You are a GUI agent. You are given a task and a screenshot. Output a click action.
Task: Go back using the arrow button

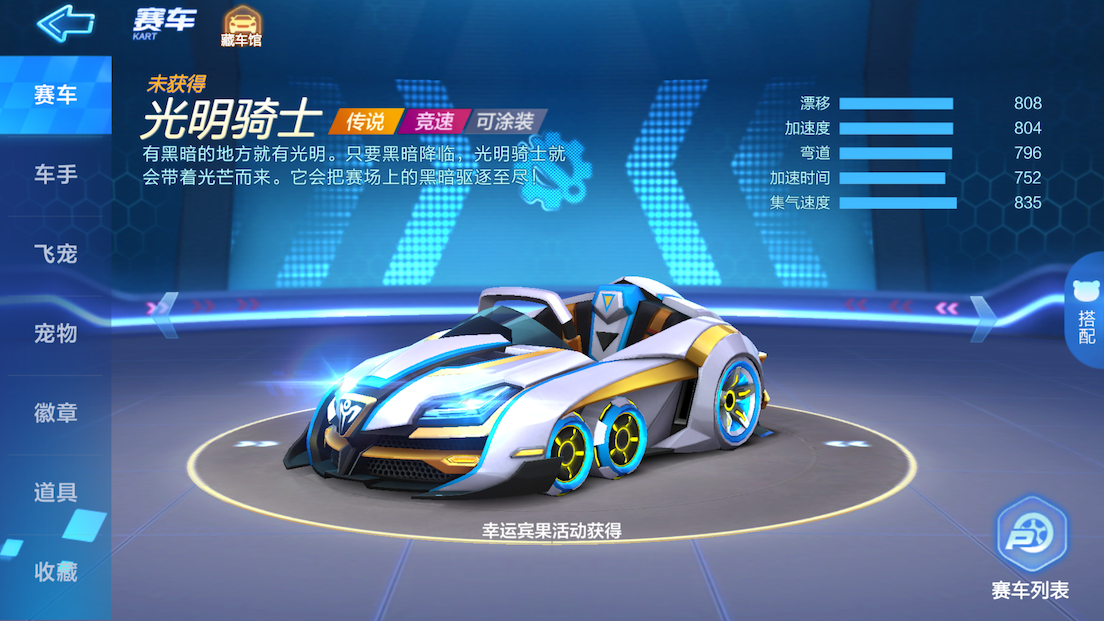click(x=65, y=22)
